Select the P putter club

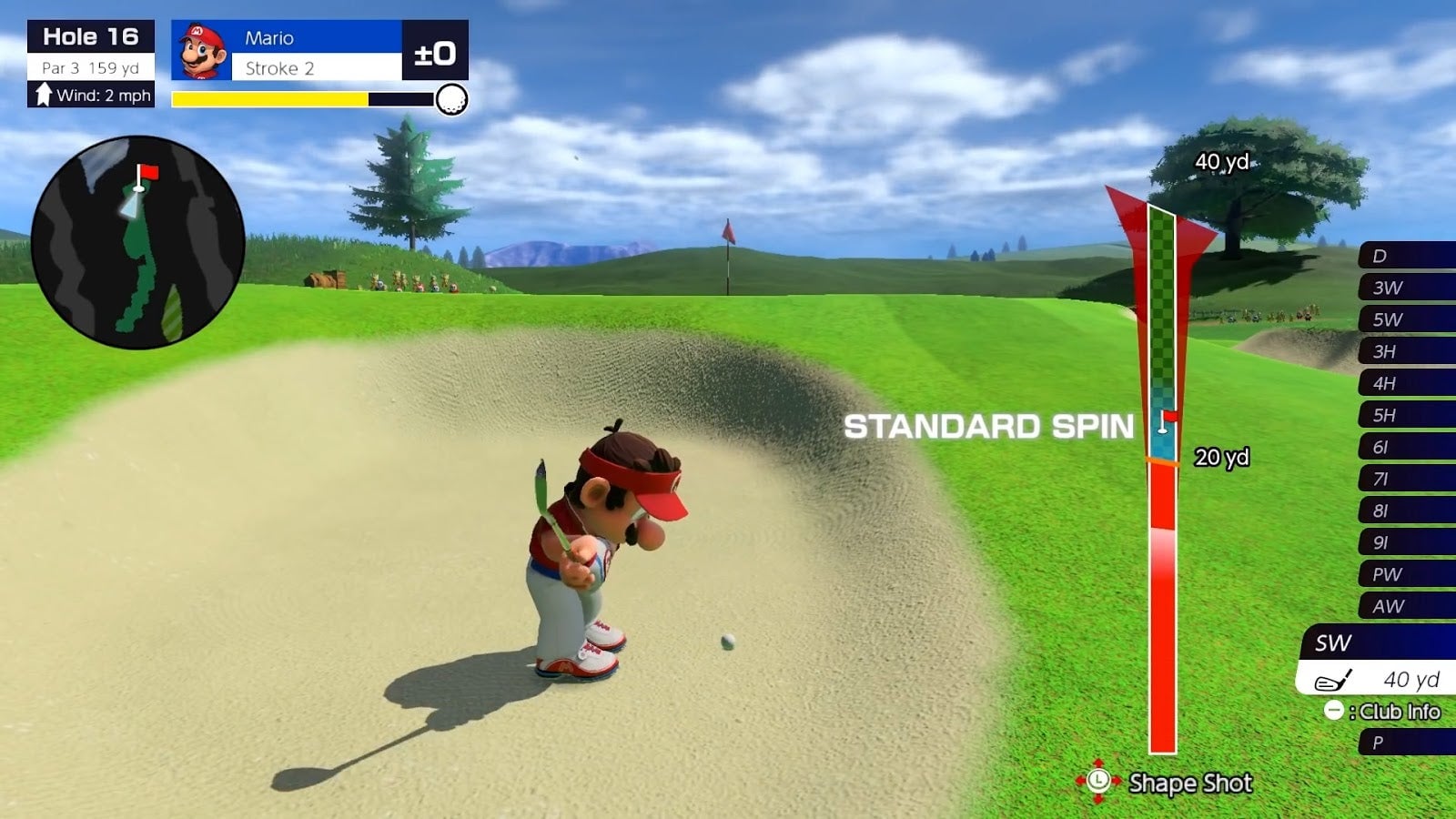(1407, 743)
